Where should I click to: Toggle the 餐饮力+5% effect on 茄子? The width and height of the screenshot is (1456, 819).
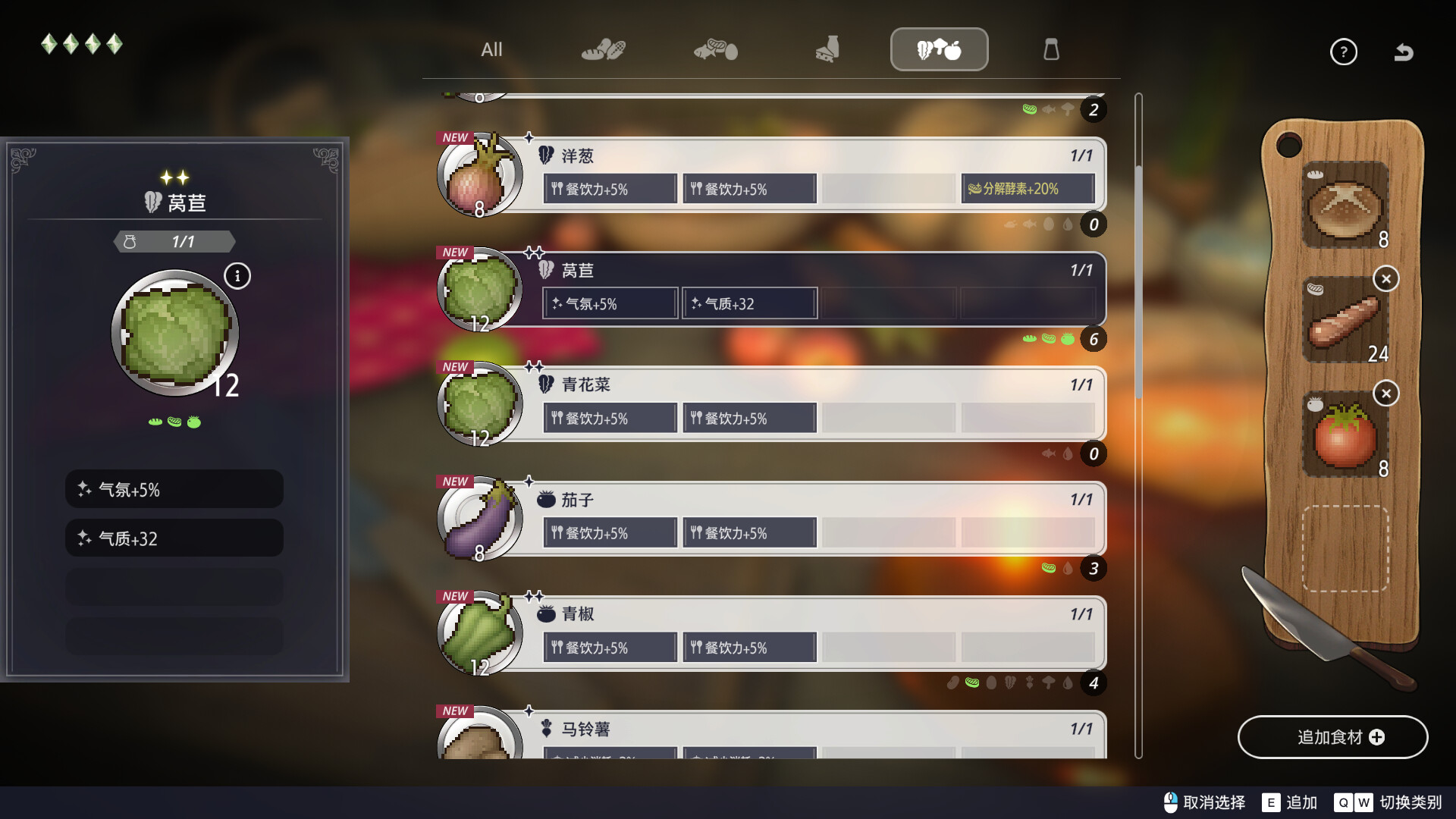point(610,532)
